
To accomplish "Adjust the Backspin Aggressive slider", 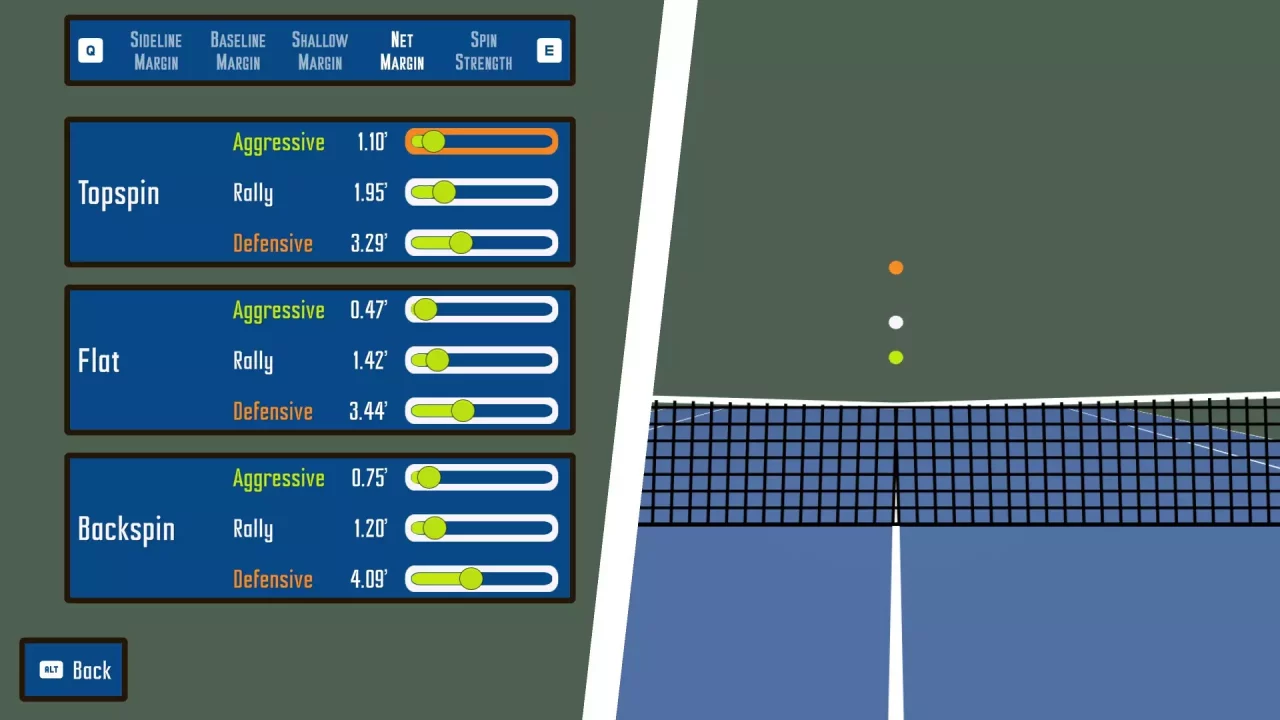I will click(x=428, y=478).
